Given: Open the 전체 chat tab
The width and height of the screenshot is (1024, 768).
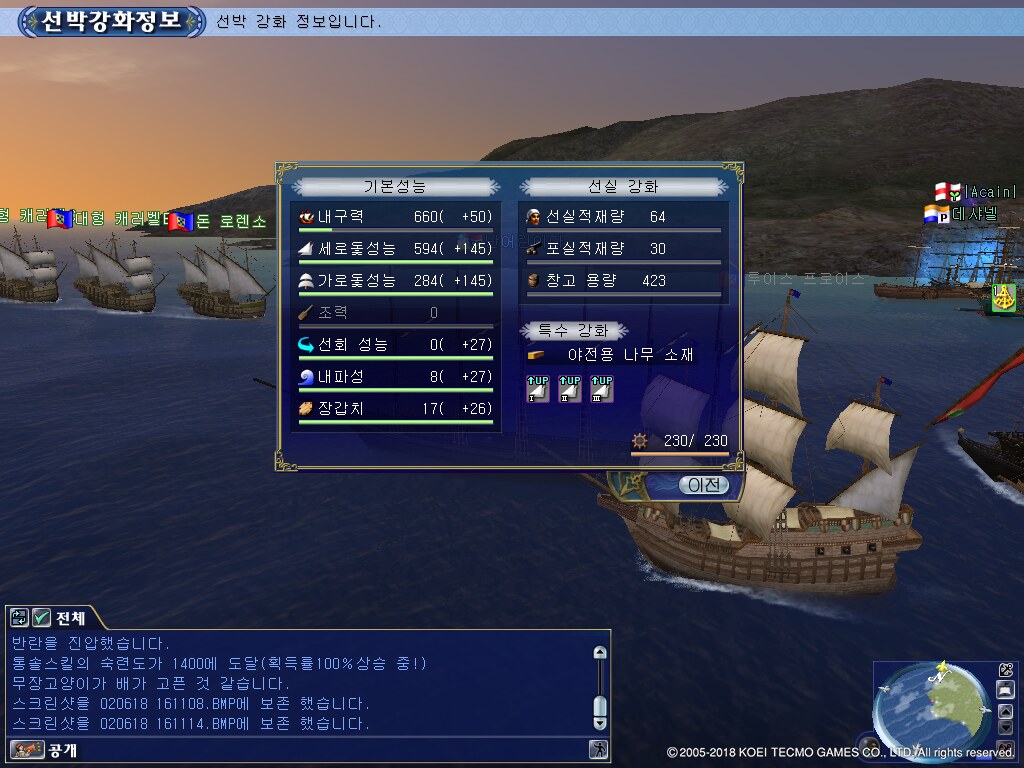Looking at the screenshot, I should [x=69, y=618].
